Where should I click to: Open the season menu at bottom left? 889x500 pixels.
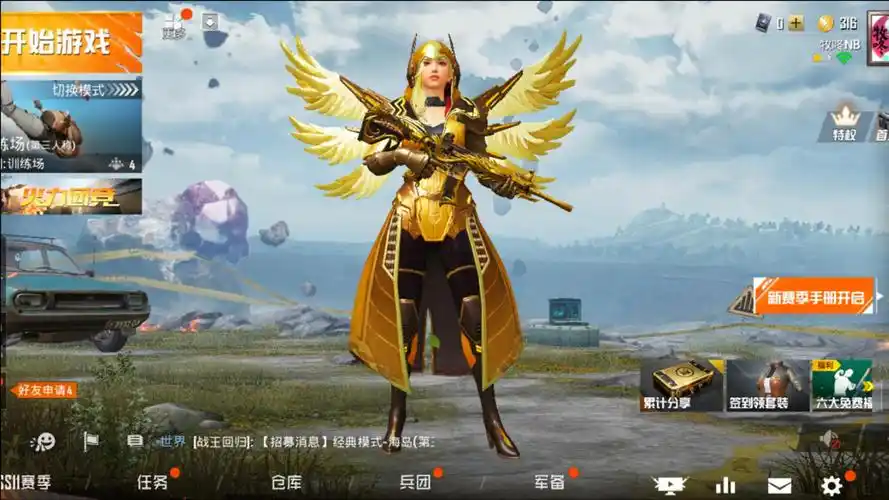pyautogui.click(x=26, y=482)
